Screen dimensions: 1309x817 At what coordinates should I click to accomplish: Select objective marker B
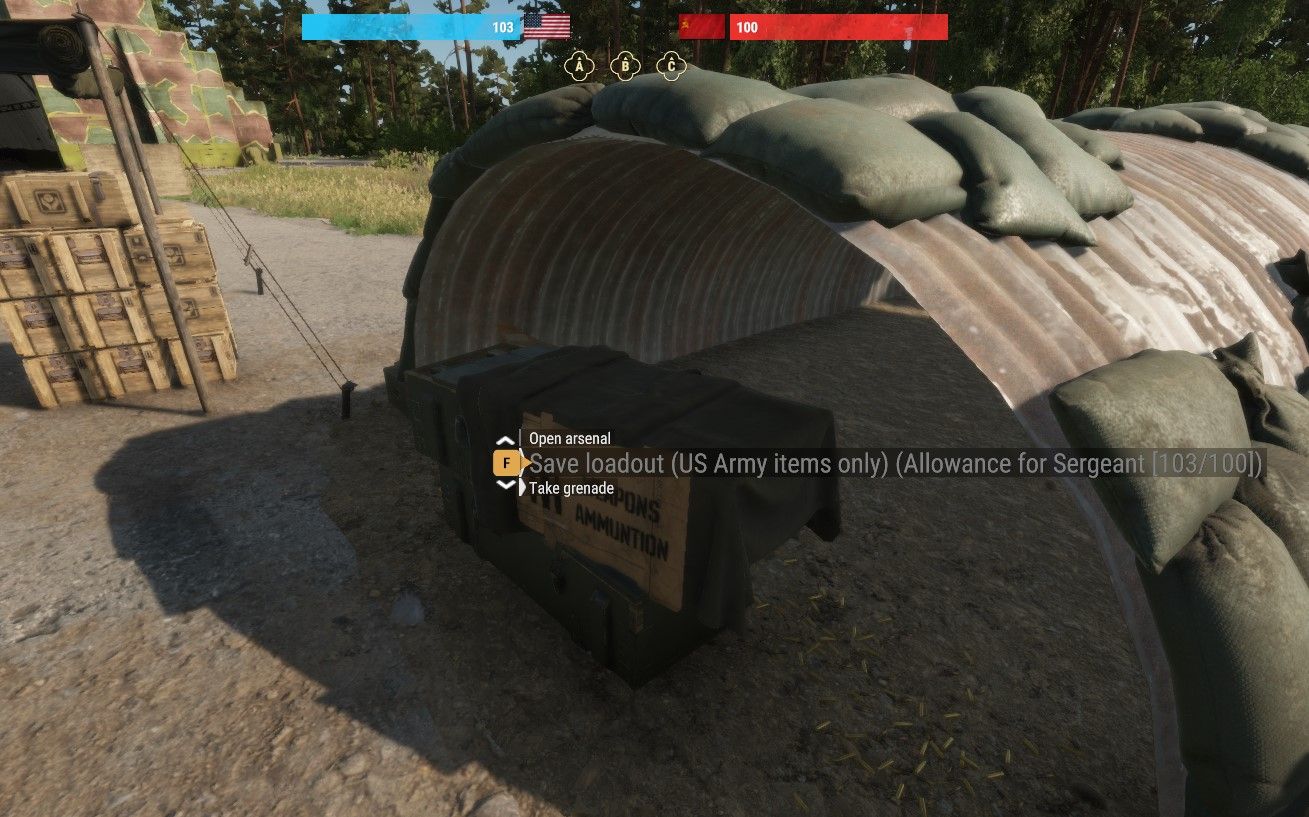point(624,64)
